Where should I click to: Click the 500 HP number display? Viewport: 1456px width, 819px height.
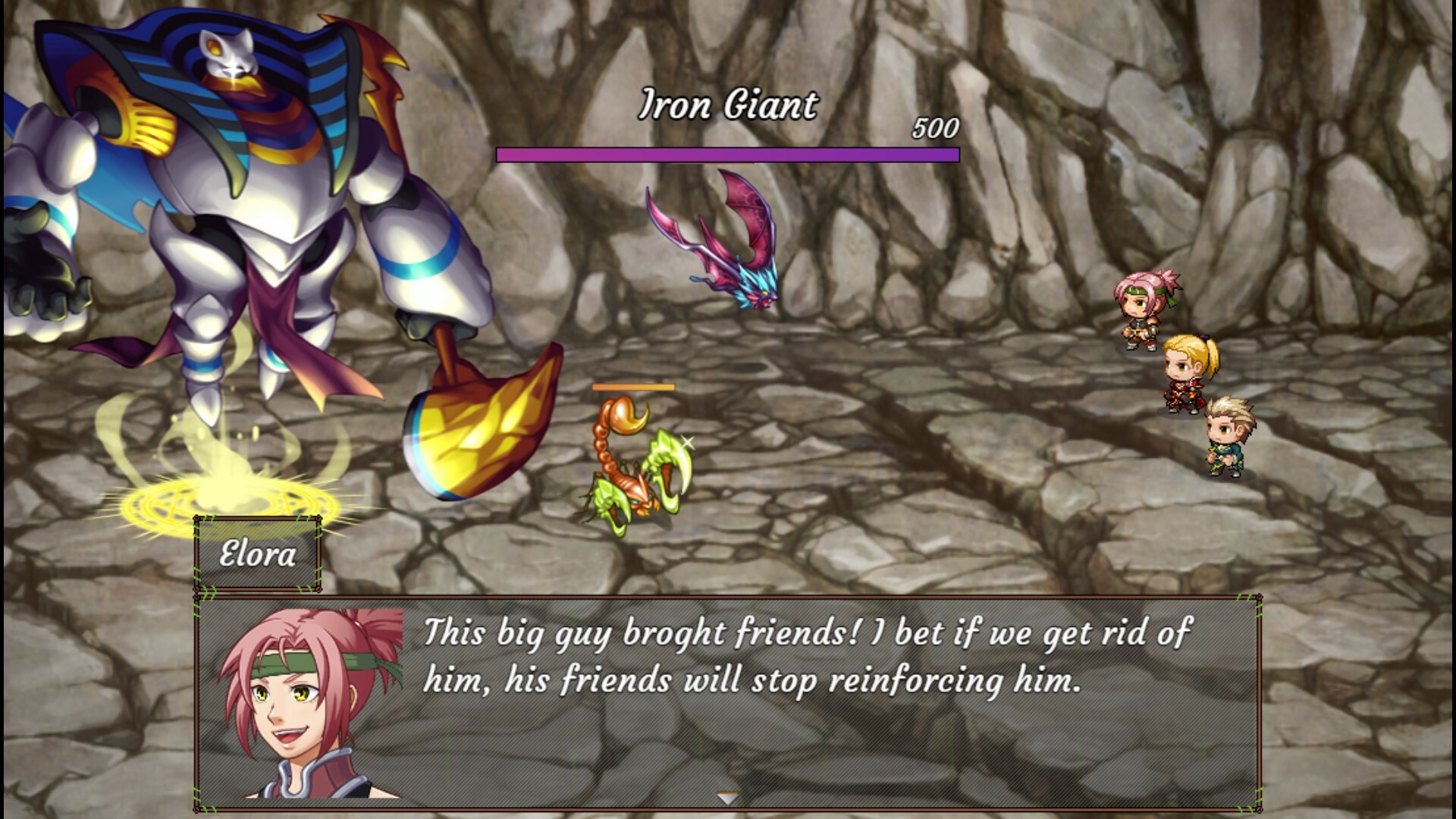(934, 130)
